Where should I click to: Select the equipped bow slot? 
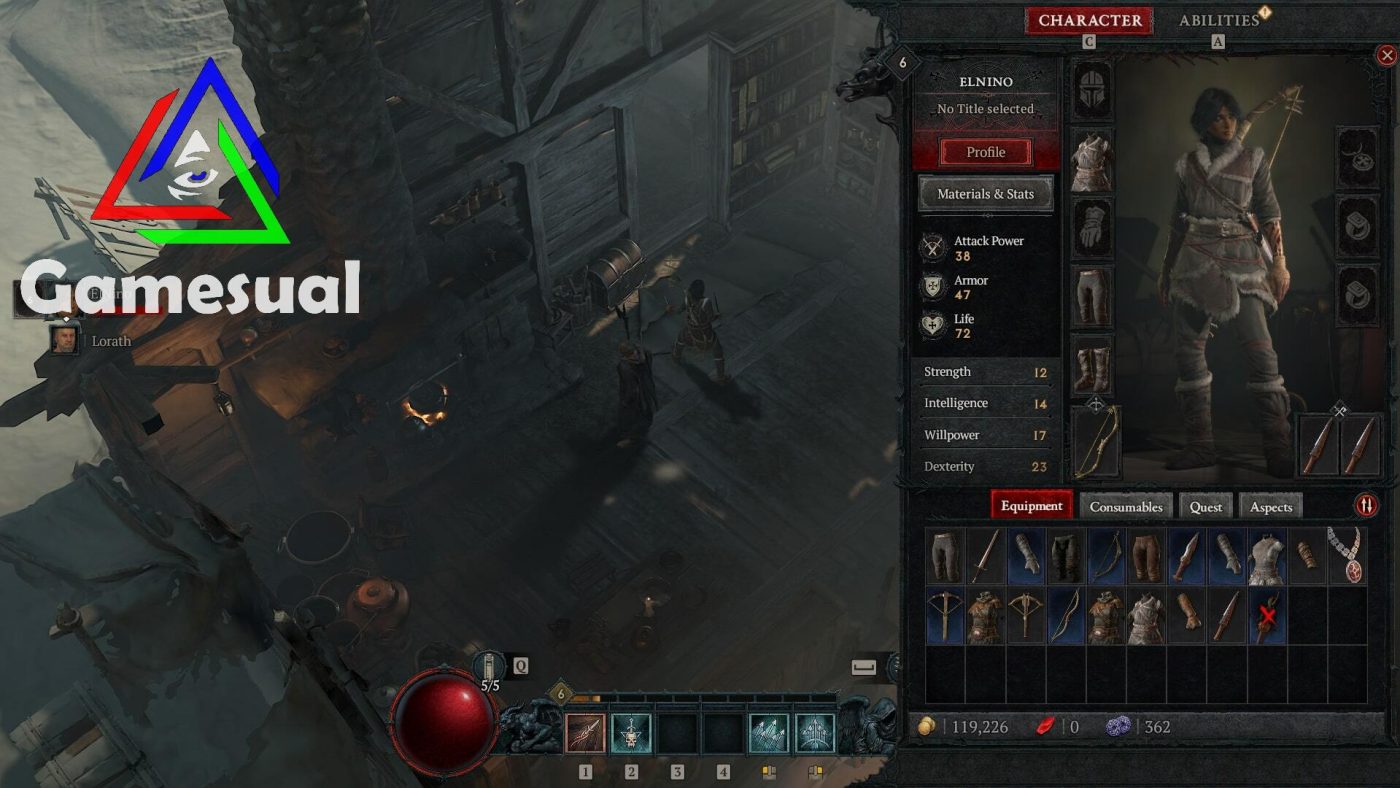[x=1093, y=440]
